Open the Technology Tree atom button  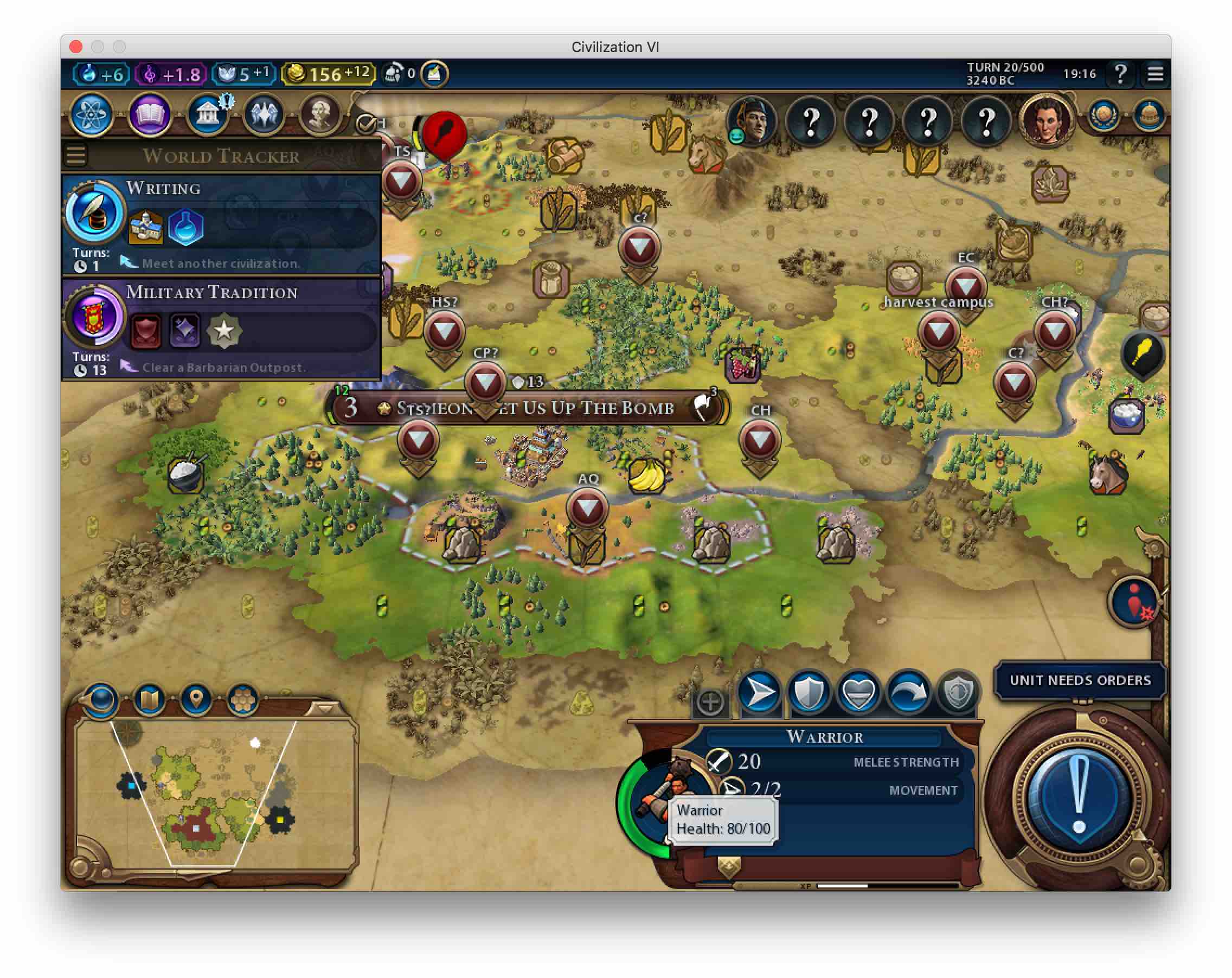point(92,115)
